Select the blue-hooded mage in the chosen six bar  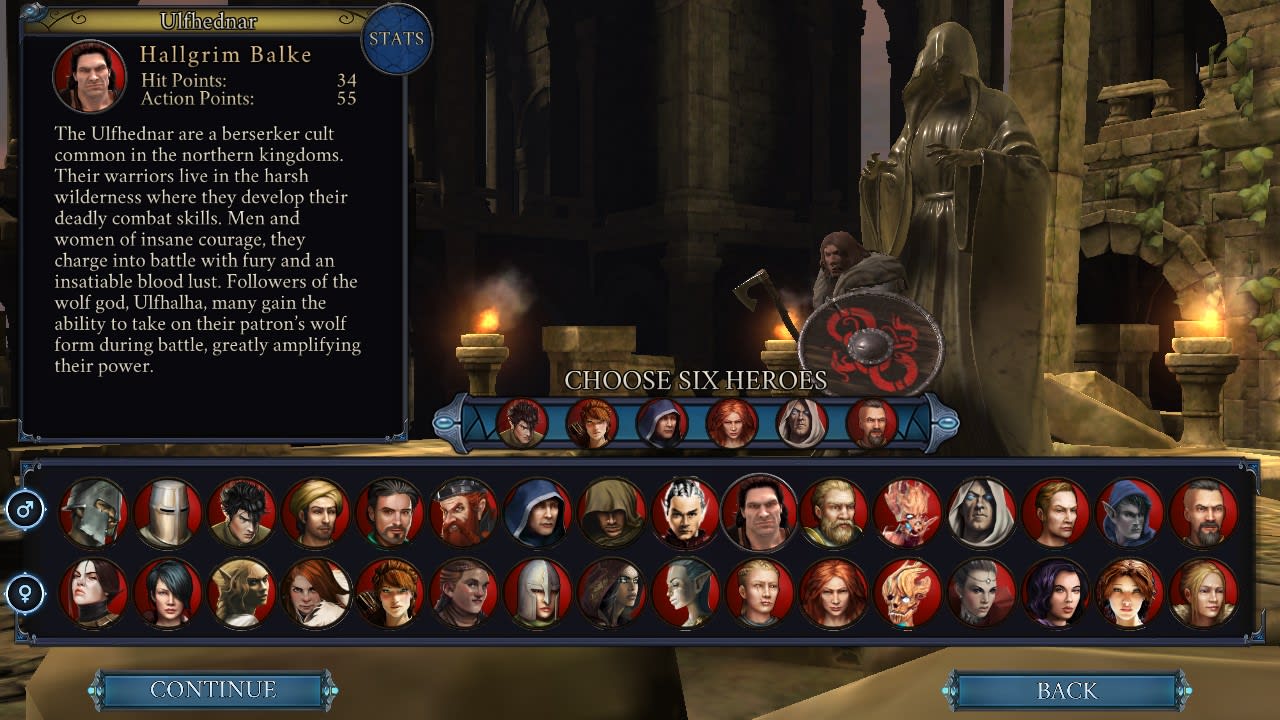coord(665,423)
